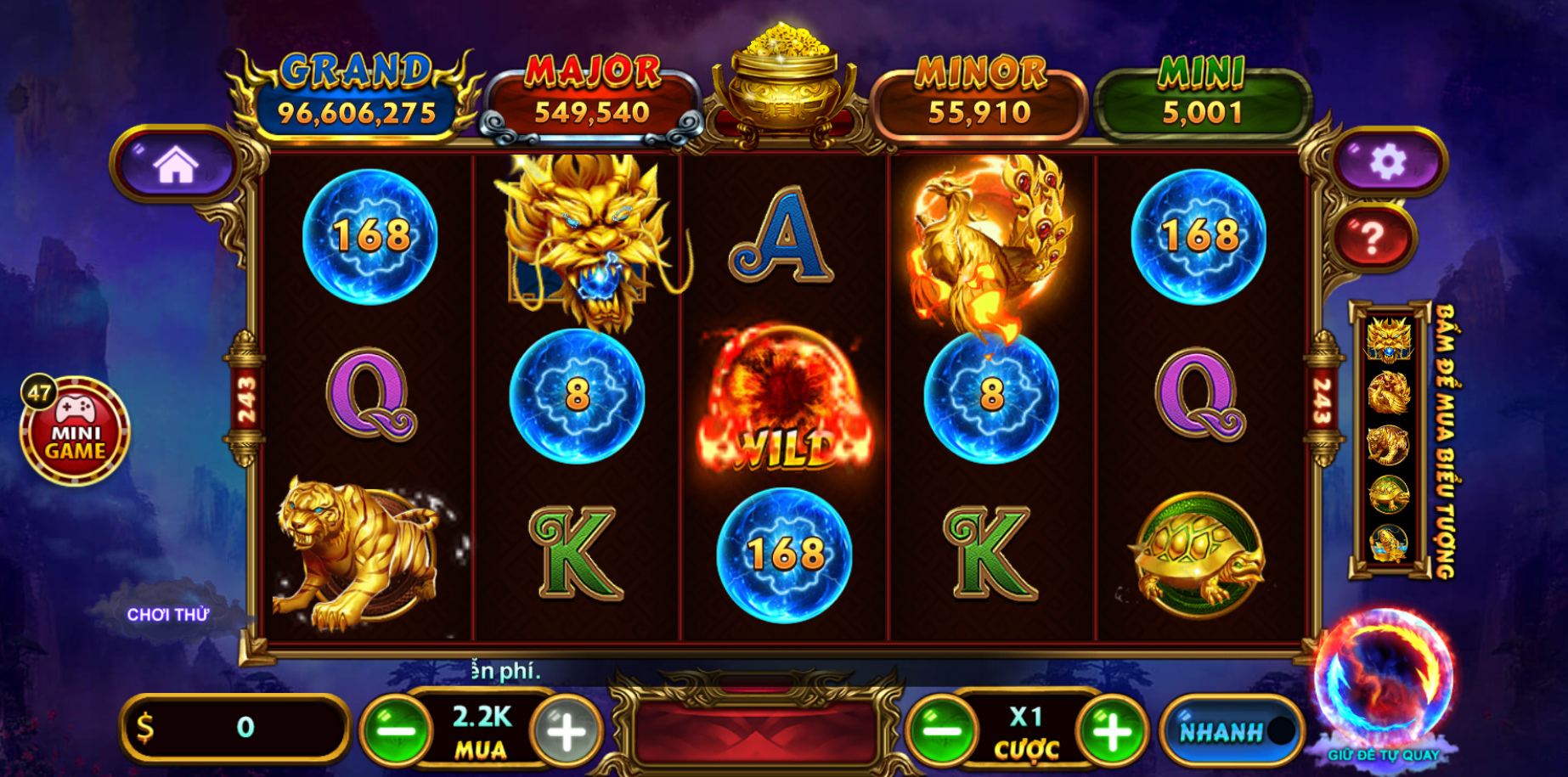Open the question mark help screen
The width and height of the screenshot is (1568, 777).
tap(1373, 238)
